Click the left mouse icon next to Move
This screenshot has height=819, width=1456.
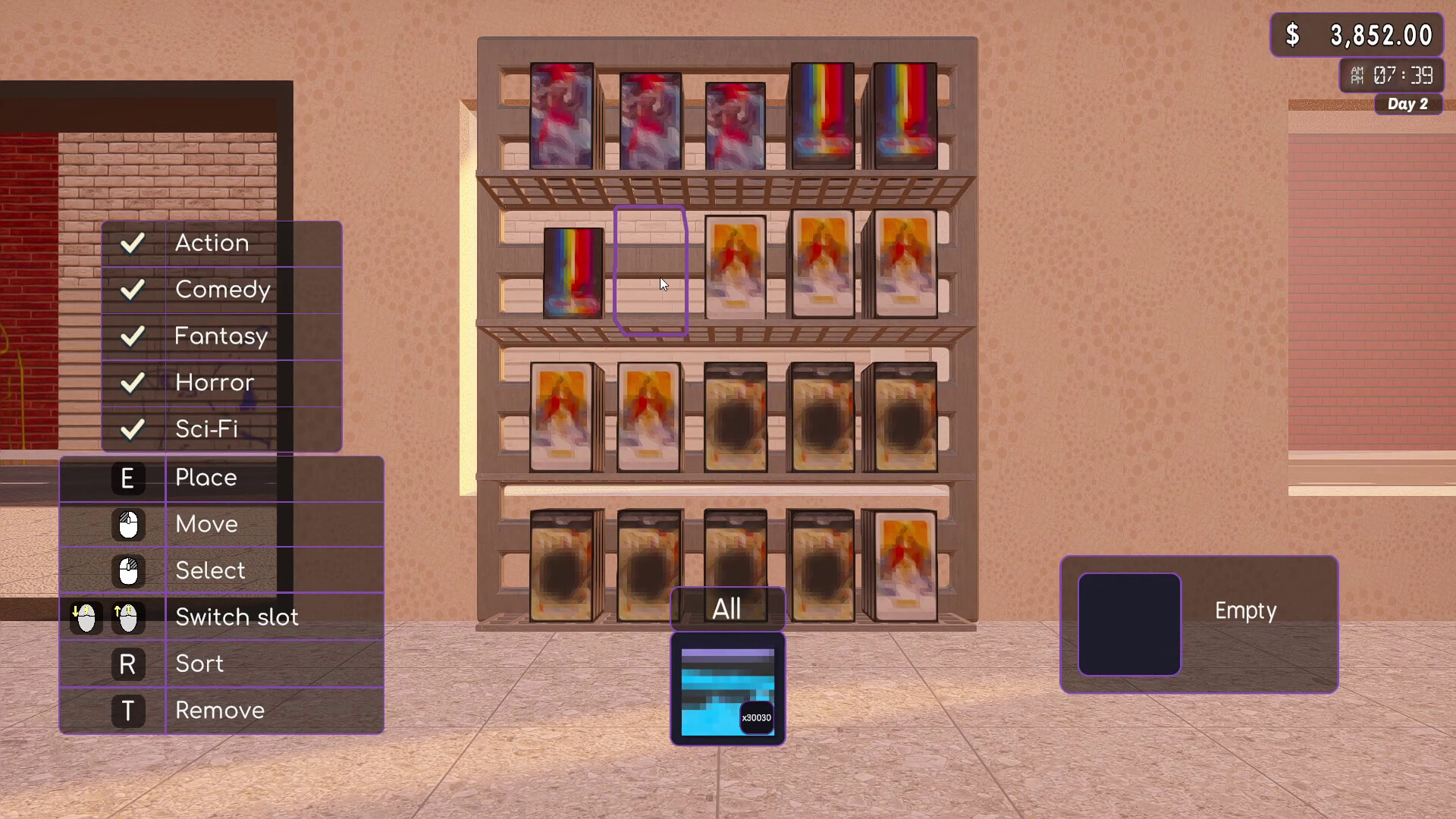[x=127, y=525]
